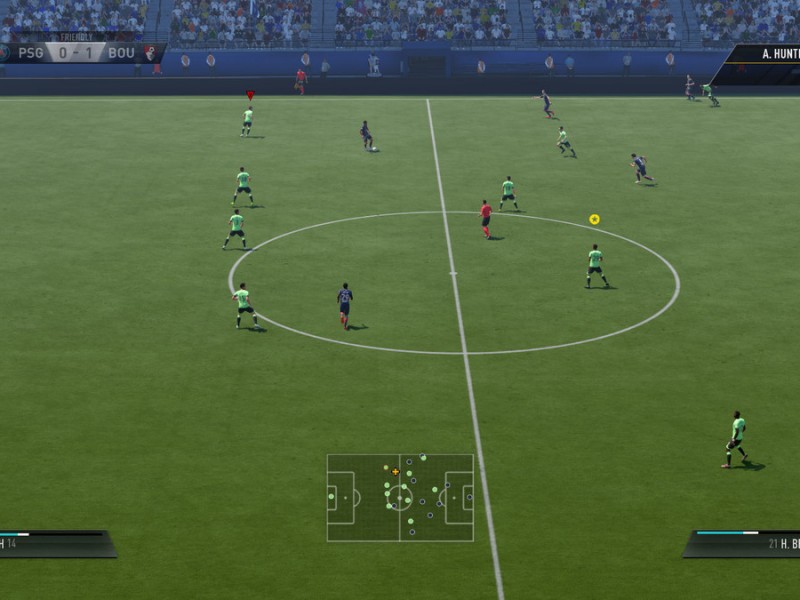Click the number 14 player name plate
Viewport: 800px width, 600px height.
click(x=55, y=543)
